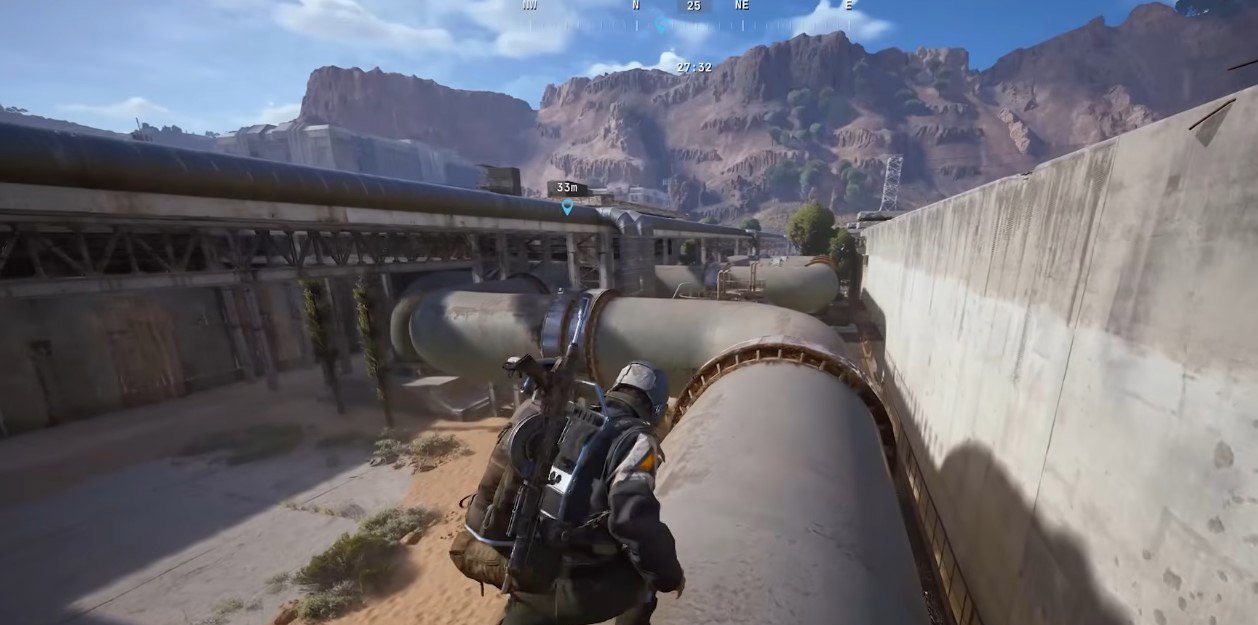Image resolution: width=1258 pixels, height=625 pixels.
Task: Select the blue marker on the compass strip
Action: [x=660, y=25]
